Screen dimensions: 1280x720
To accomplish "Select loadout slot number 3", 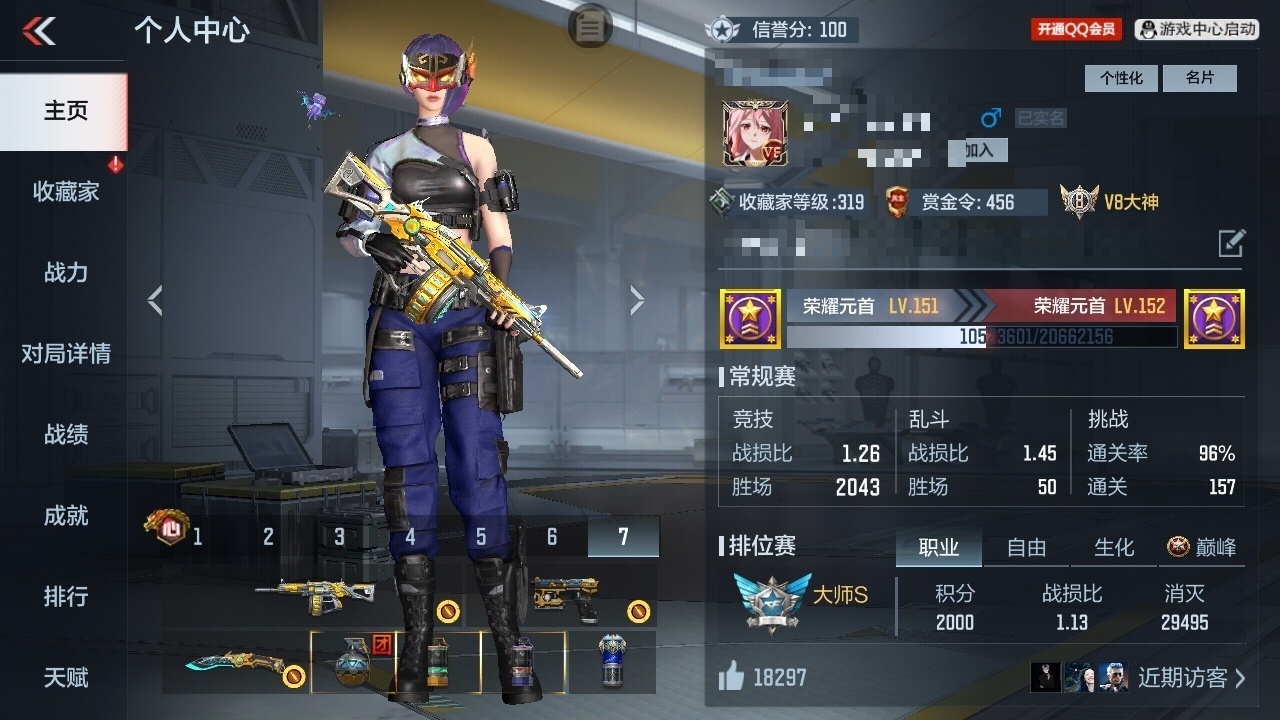I will pos(339,537).
